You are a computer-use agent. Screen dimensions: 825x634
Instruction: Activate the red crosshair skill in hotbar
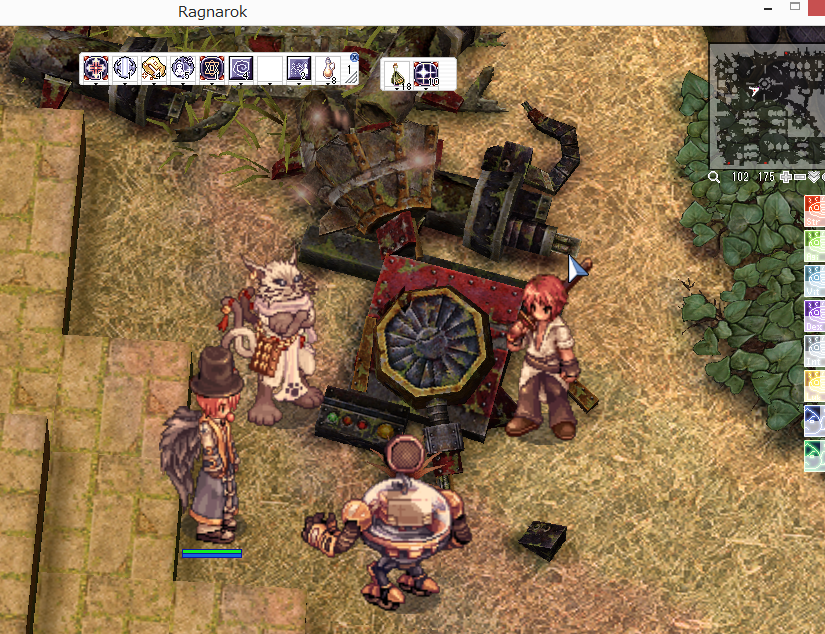96,68
